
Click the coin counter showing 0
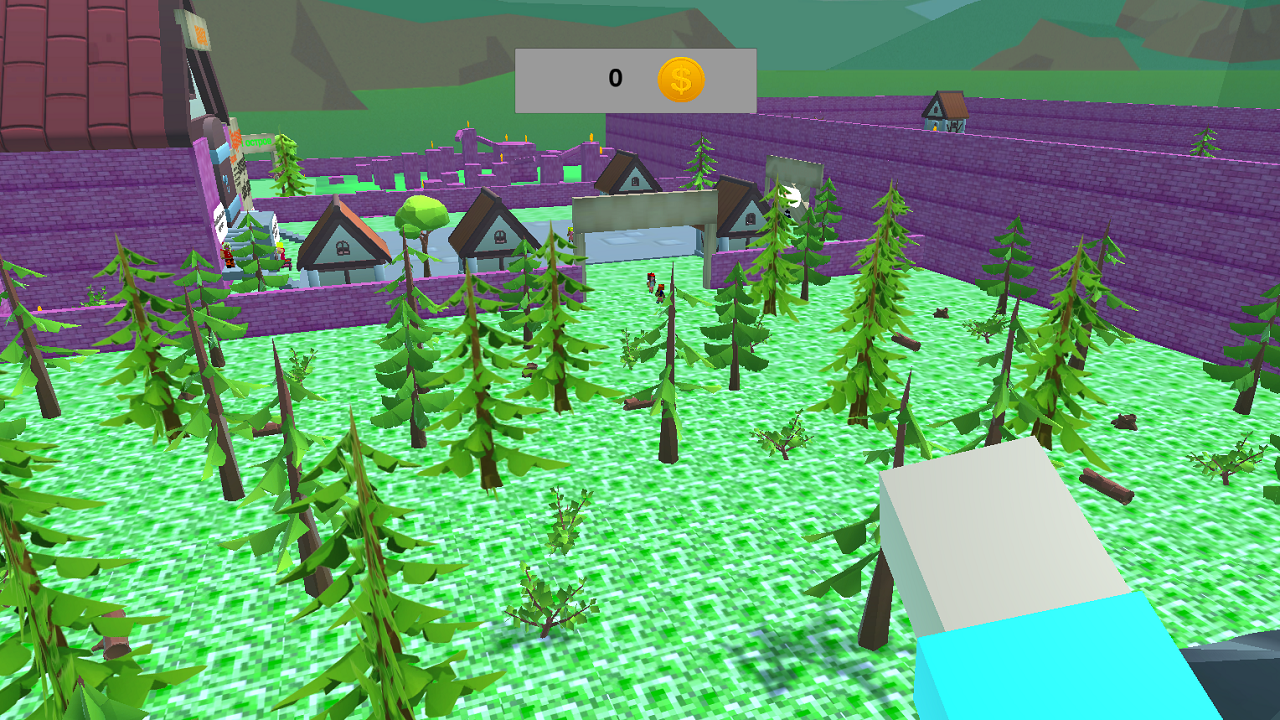613,76
